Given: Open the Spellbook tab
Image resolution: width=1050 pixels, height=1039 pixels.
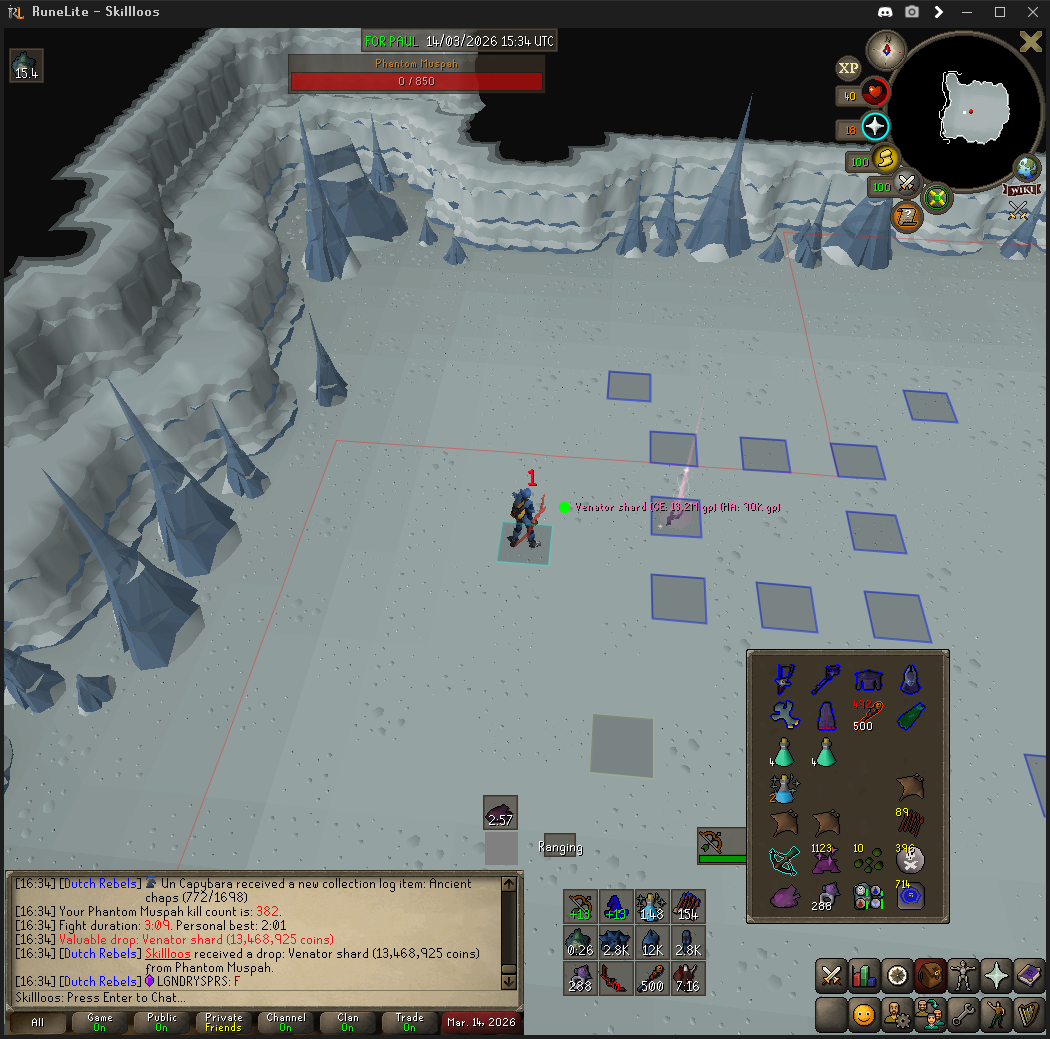Looking at the screenshot, I should click(1030, 975).
